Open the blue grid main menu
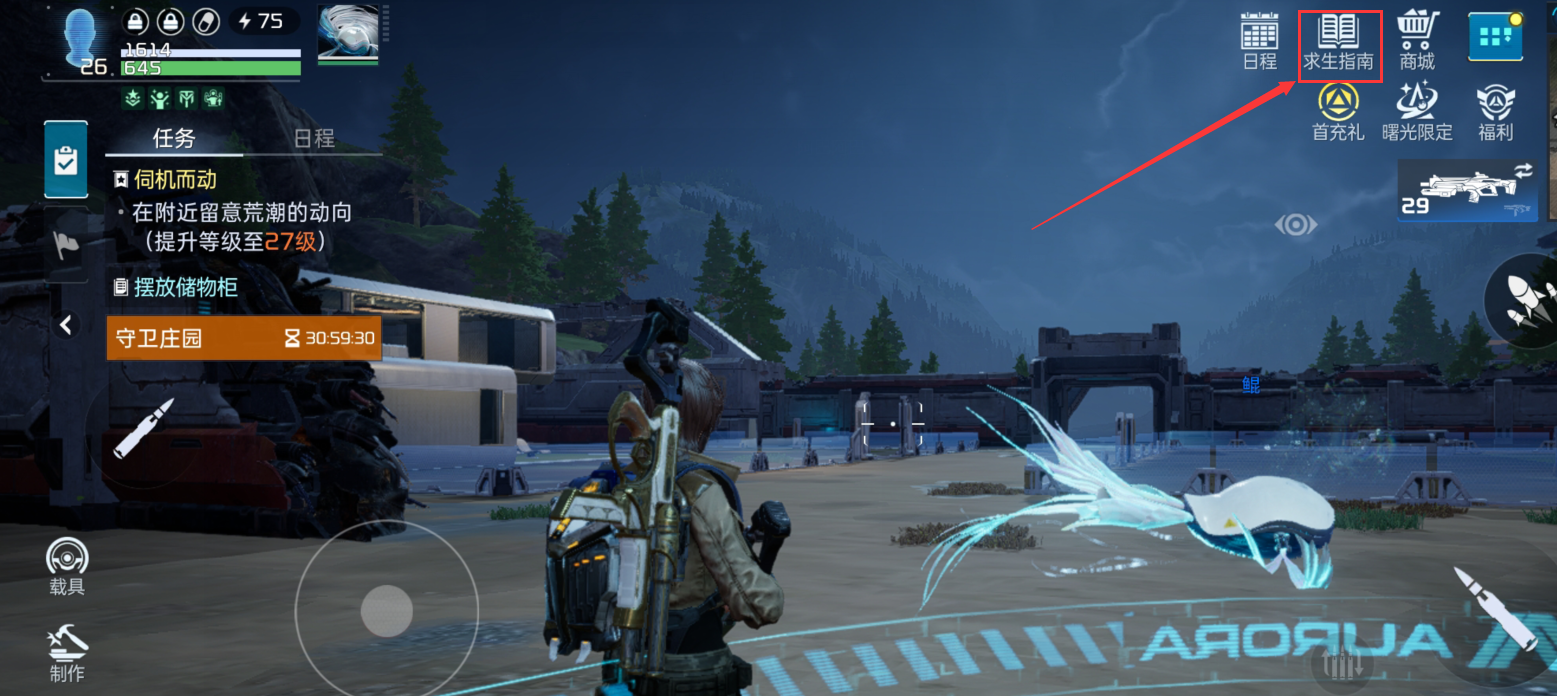The height and width of the screenshot is (696, 1557). pyautogui.click(x=1495, y=38)
